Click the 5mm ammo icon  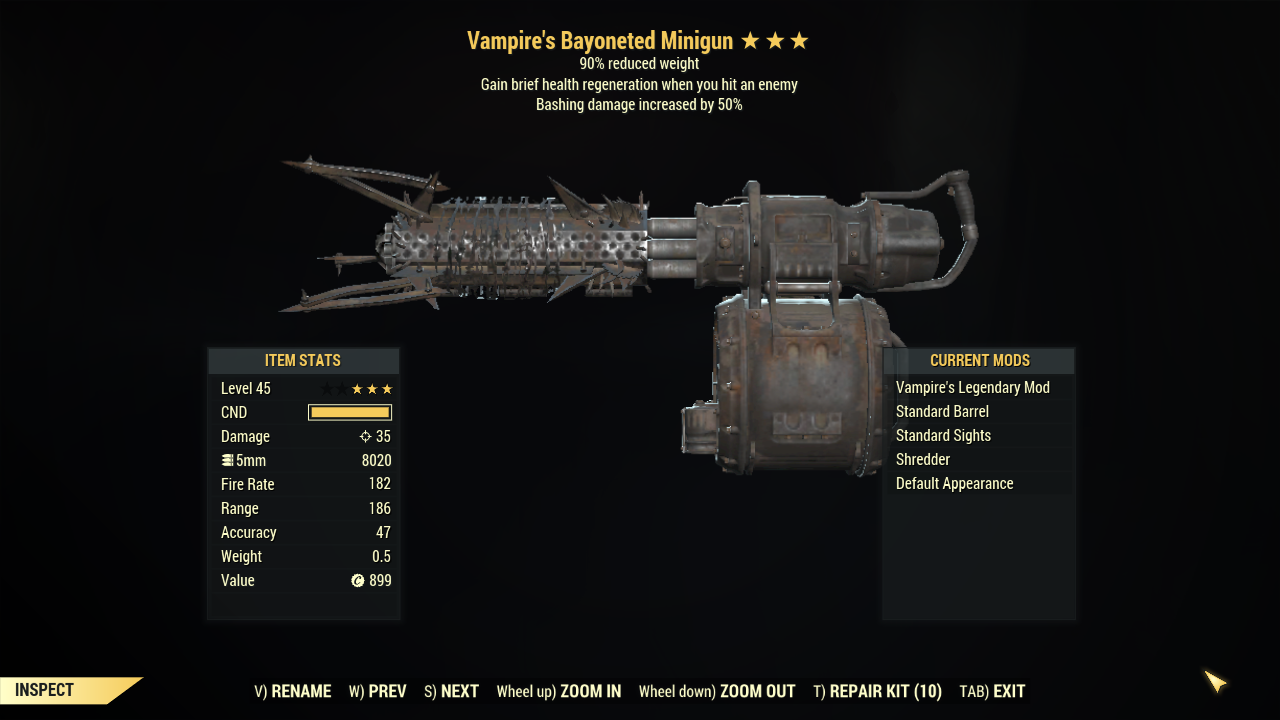click(228, 460)
